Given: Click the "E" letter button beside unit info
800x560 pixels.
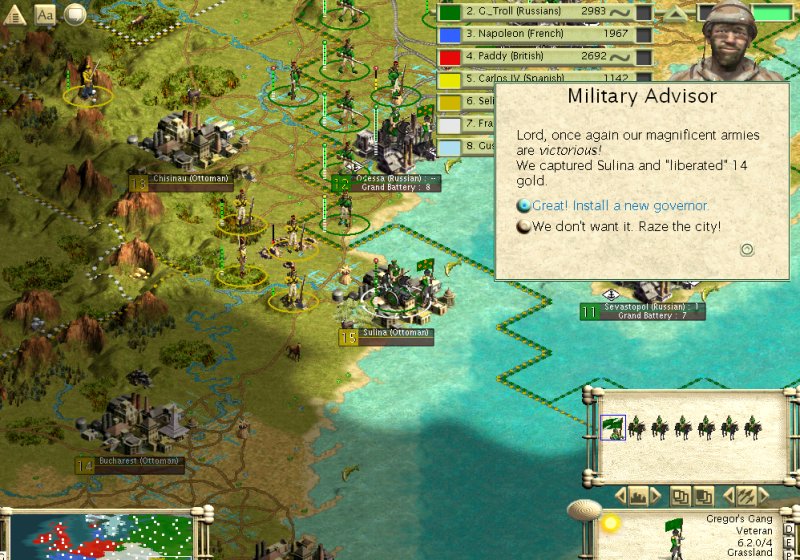Looking at the screenshot, I should pos(789,544).
